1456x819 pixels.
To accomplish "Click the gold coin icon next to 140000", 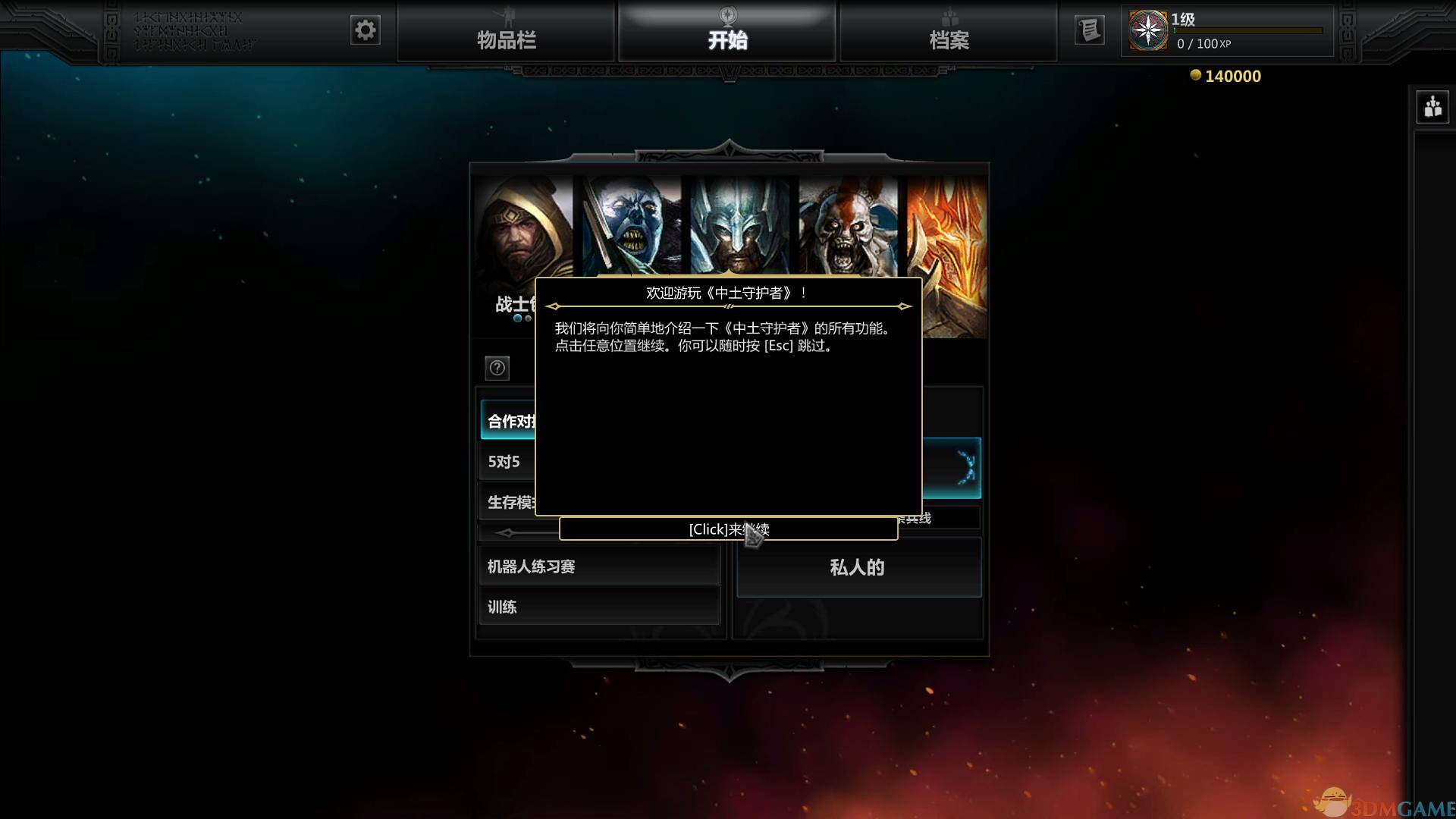I will tap(1196, 75).
